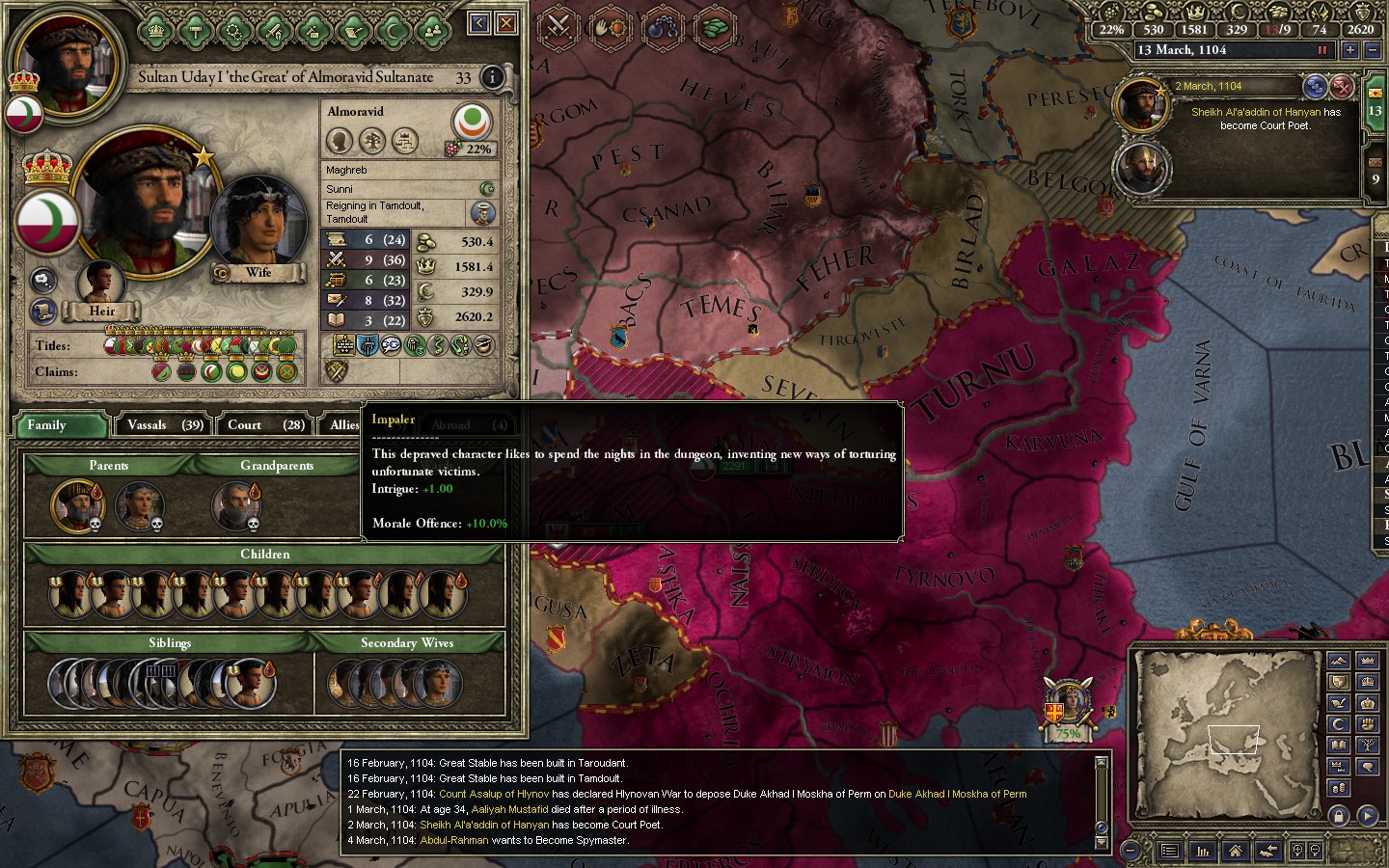Decrease game speed with minus button
This screenshot has height=868, width=1389.
[1374, 50]
